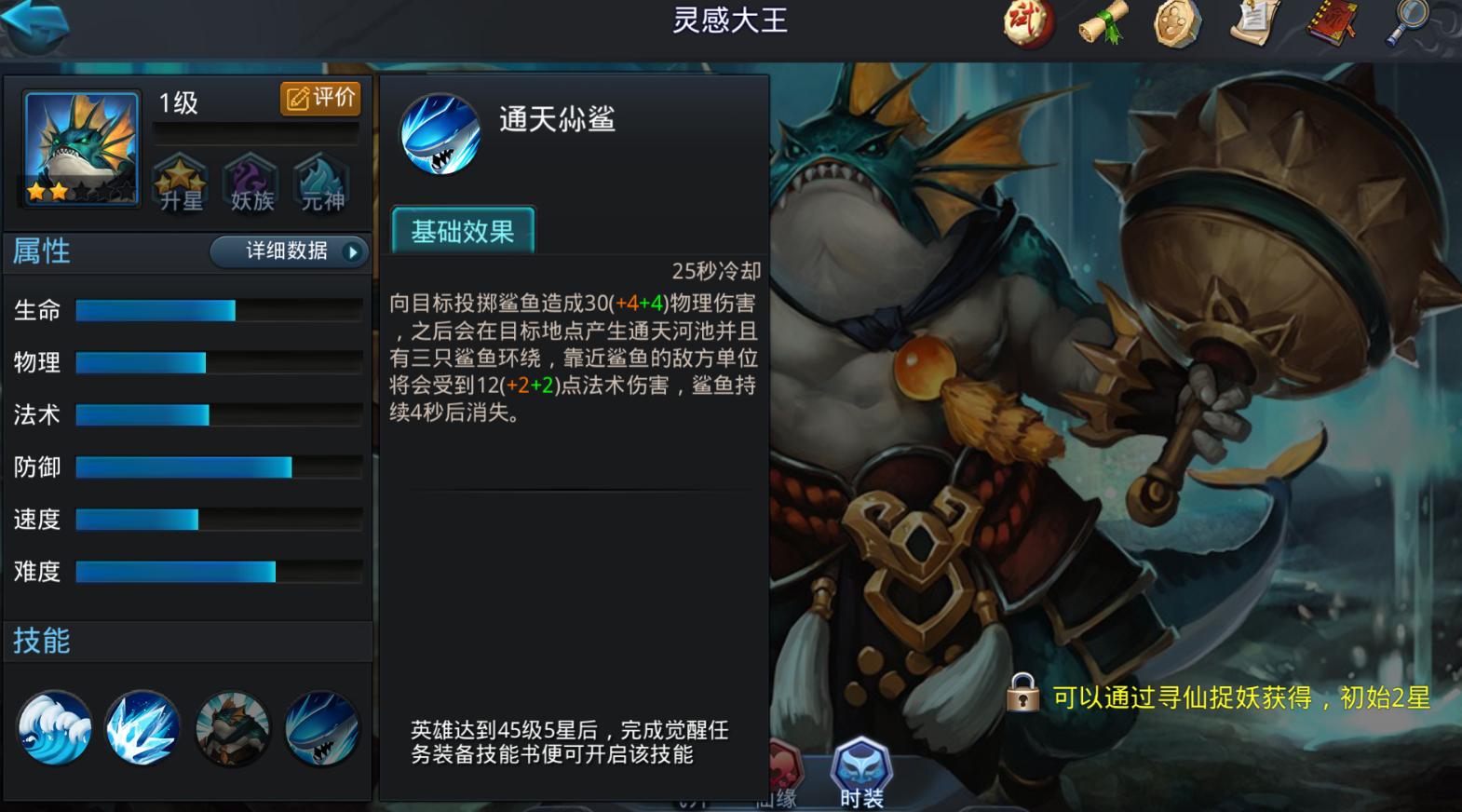Screen dimensions: 1462x812
Task: Select the ice crystal burst skill icon
Action: [142, 728]
